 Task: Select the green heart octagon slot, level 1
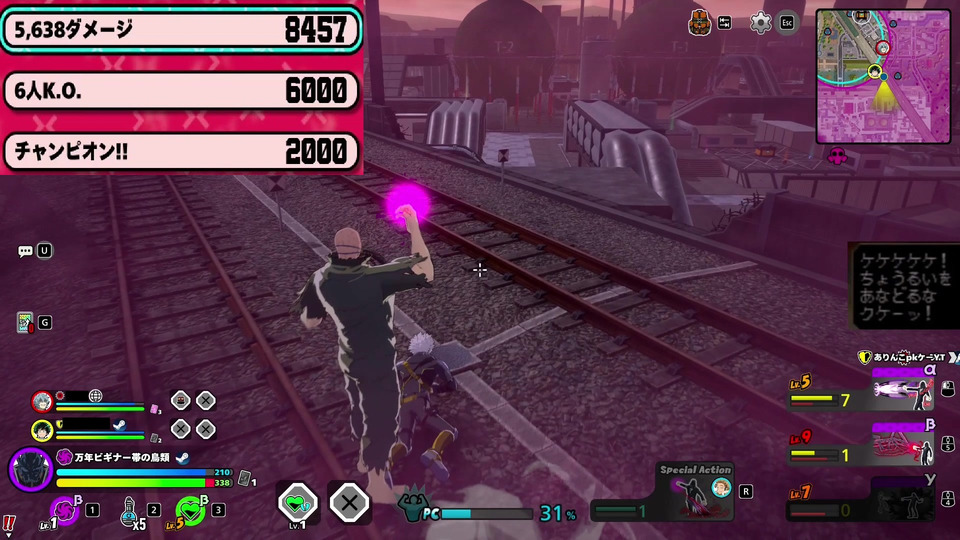click(x=298, y=501)
